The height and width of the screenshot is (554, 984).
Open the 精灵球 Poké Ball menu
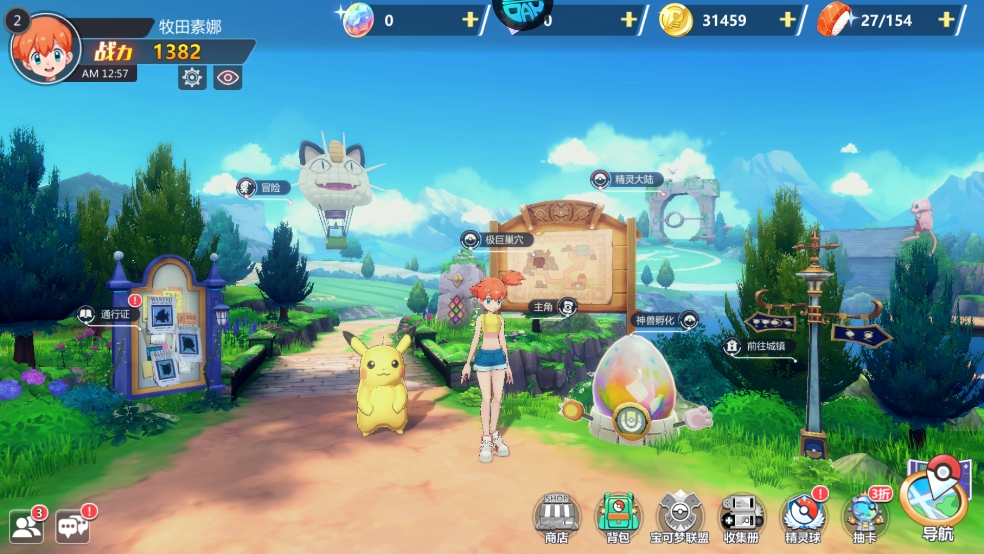click(803, 516)
